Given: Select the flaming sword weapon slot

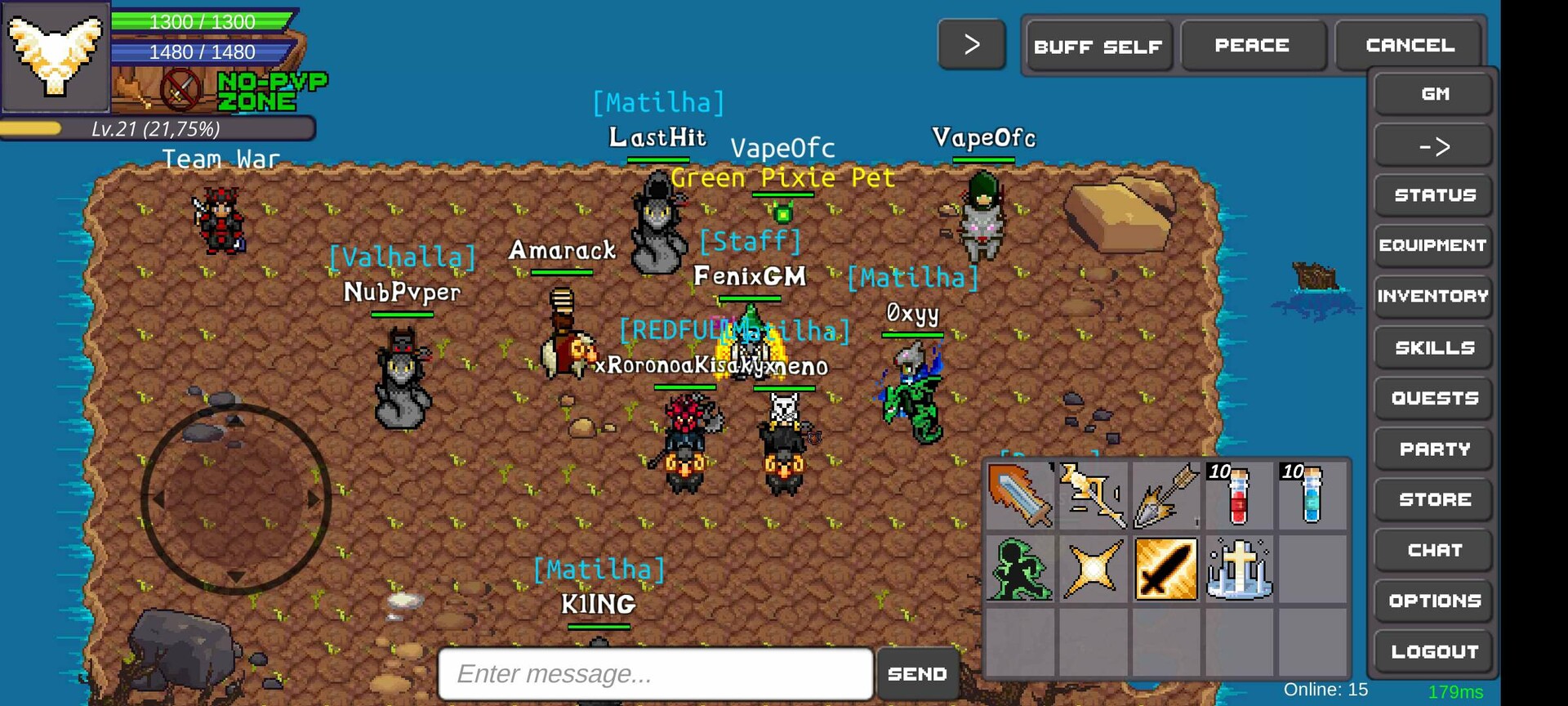Looking at the screenshot, I should point(1022,496).
